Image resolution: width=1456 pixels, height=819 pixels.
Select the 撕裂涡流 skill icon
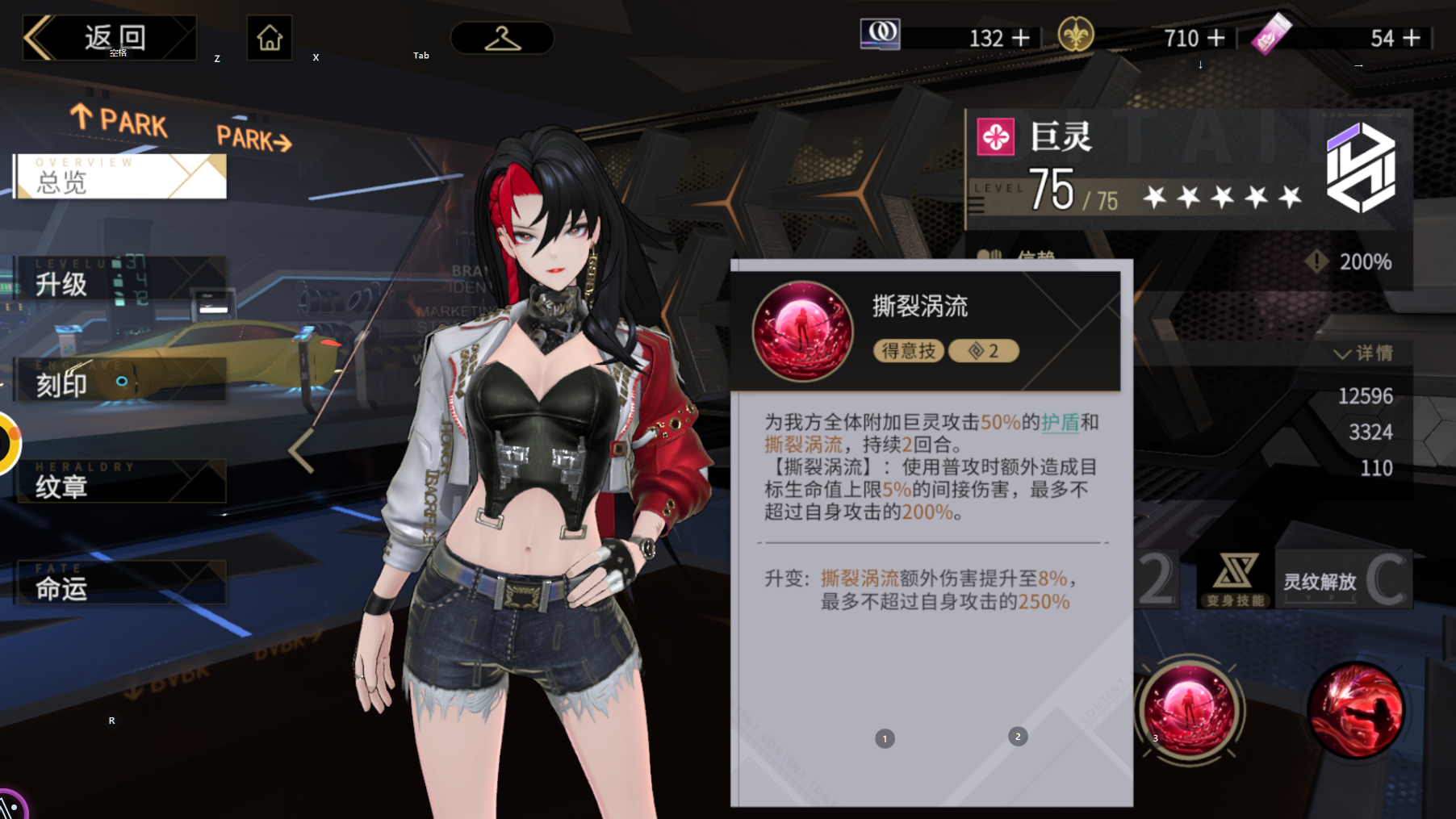[1189, 709]
